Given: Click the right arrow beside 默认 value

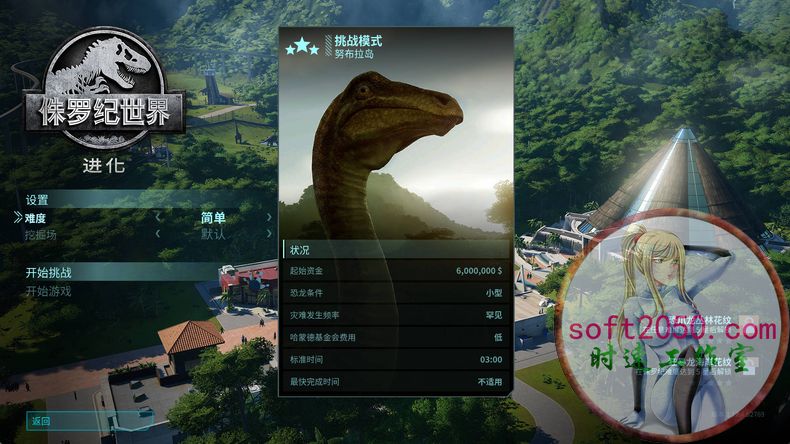Looking at the screenshot, I should (269, 234).
